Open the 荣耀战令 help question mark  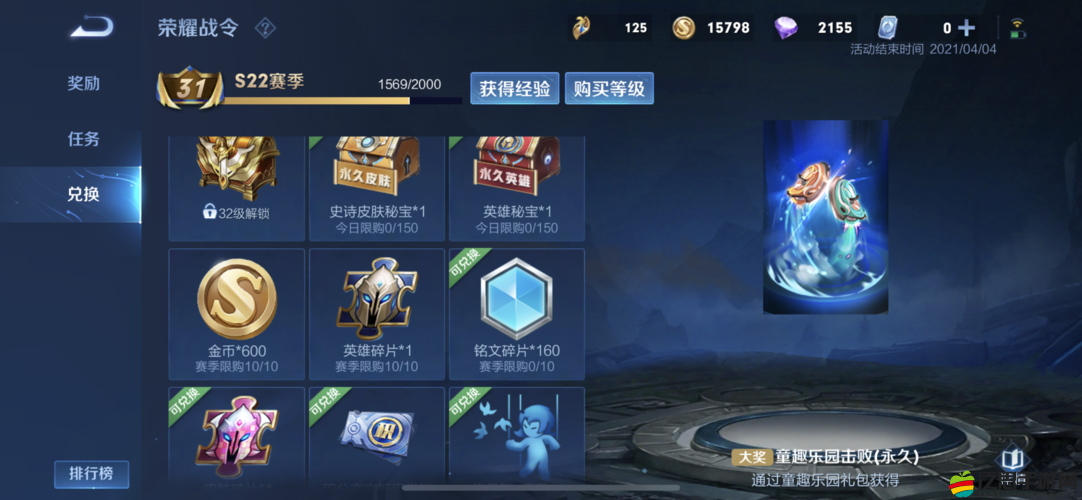click(265, 28)
